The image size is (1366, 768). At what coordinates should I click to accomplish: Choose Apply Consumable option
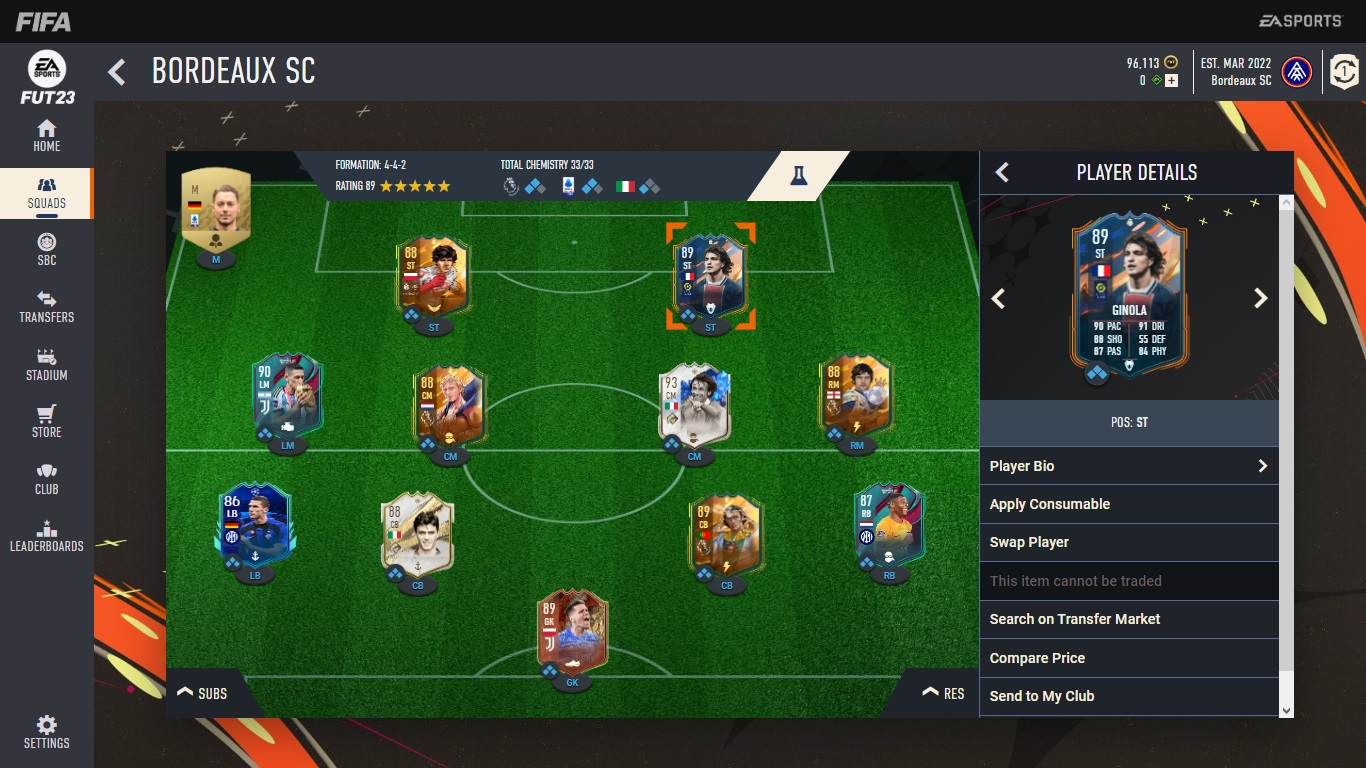point(1129,504)
